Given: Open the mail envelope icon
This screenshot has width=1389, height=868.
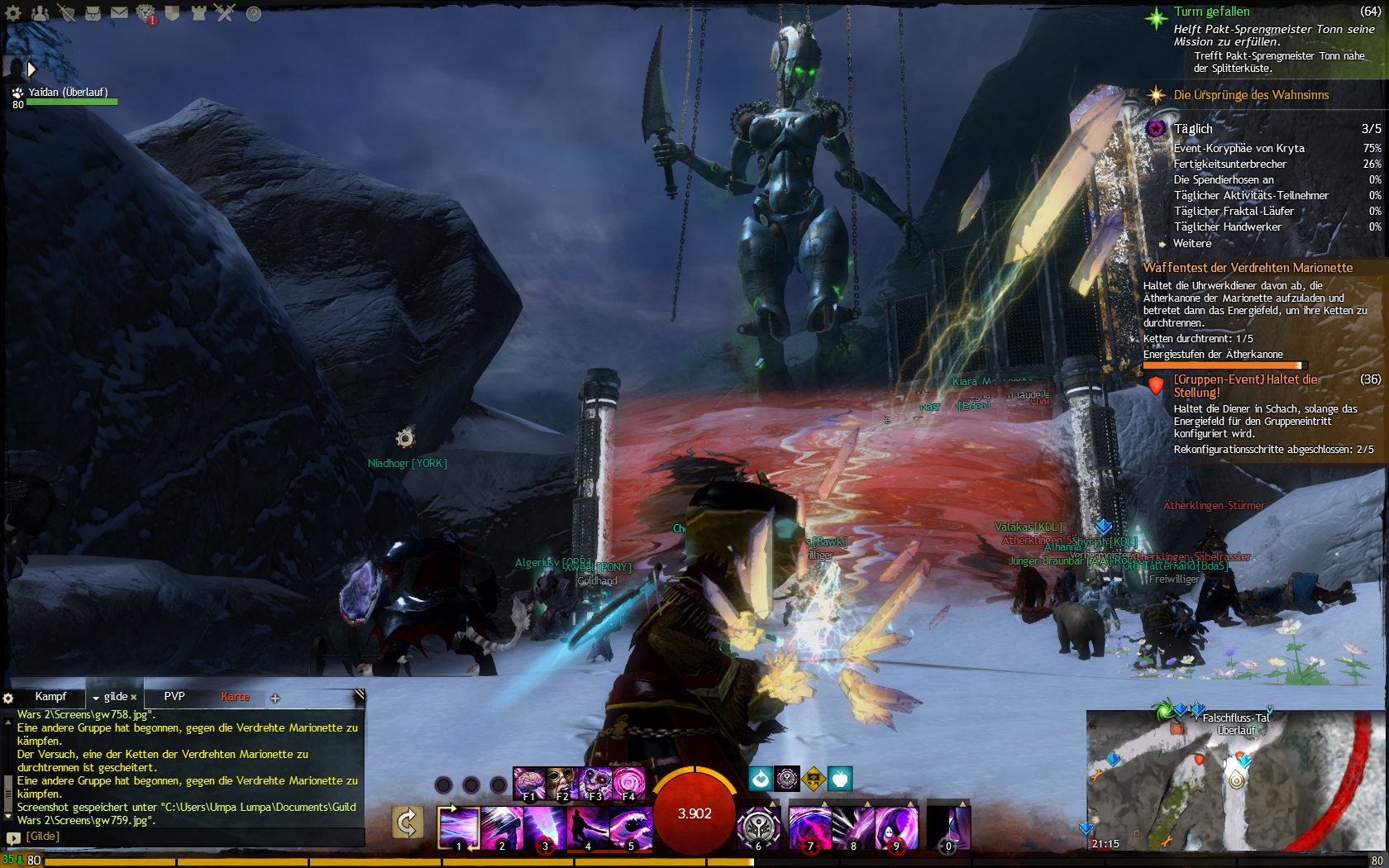Looking at the screenshot, I should pyautogui.click(x=119, y=13).
